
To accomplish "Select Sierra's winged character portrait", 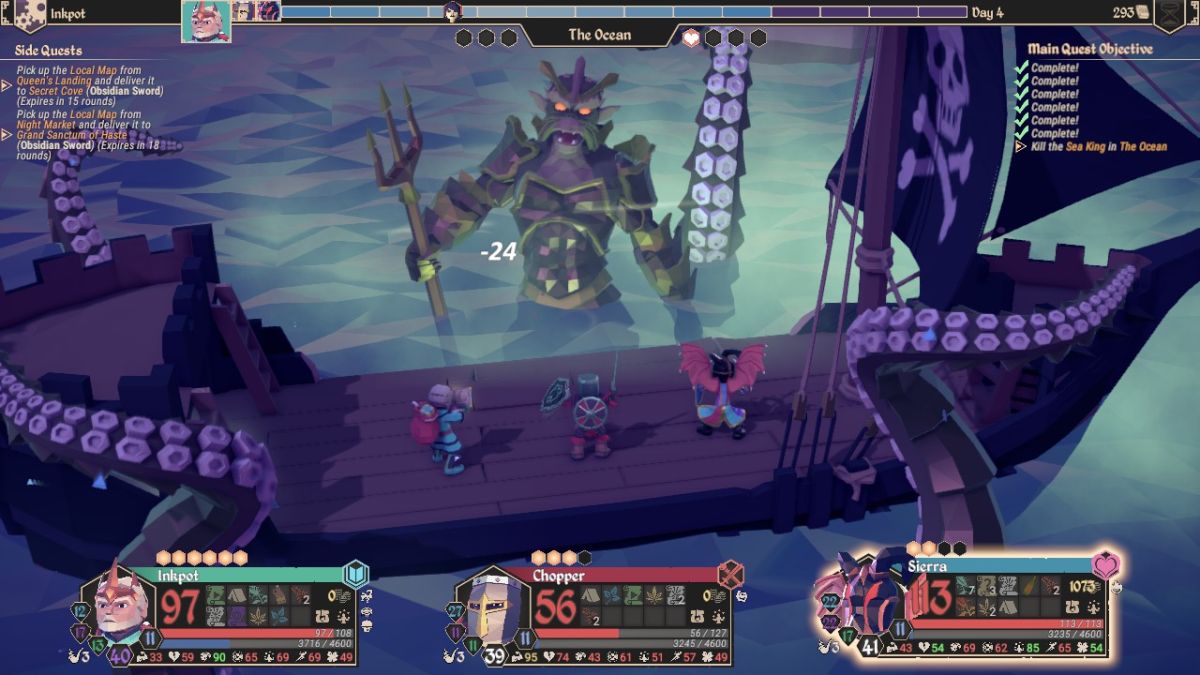I will pos(860,598).
